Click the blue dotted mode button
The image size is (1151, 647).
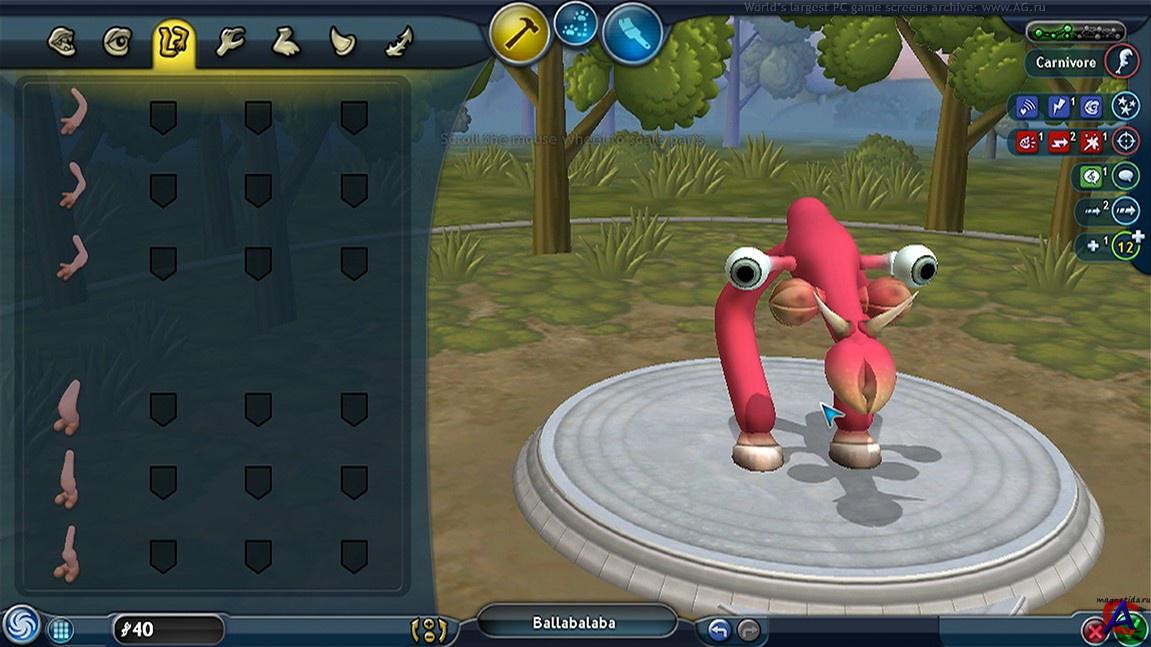576,22
